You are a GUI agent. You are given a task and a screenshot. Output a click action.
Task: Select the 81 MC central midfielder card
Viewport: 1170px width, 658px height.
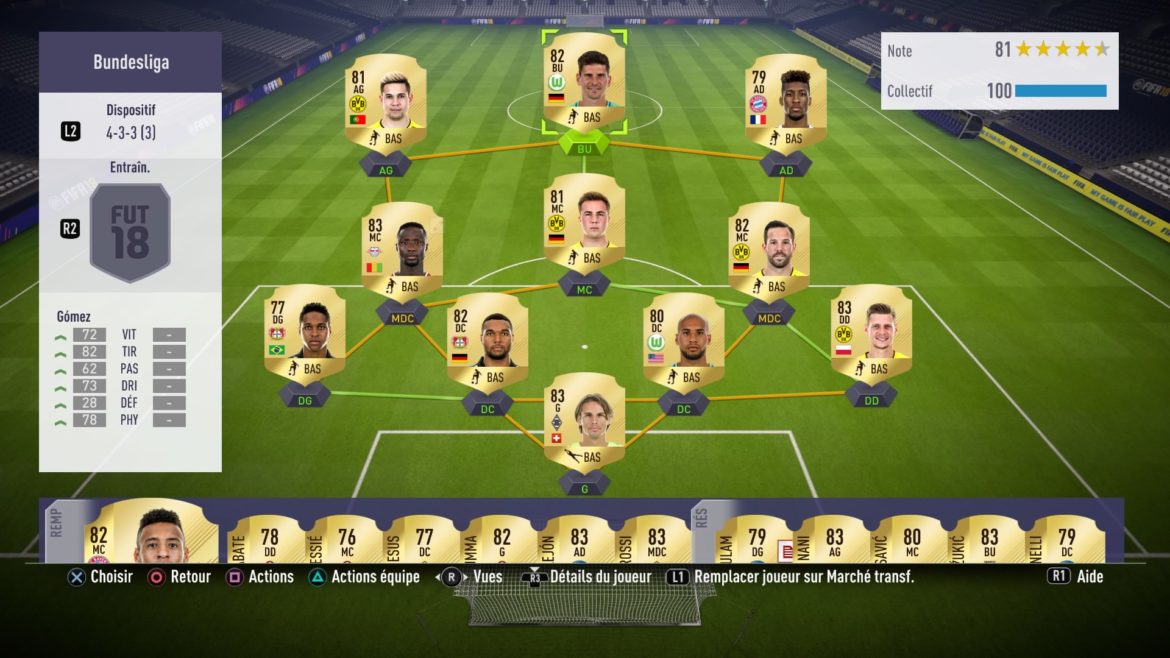[x=584, y=224]
